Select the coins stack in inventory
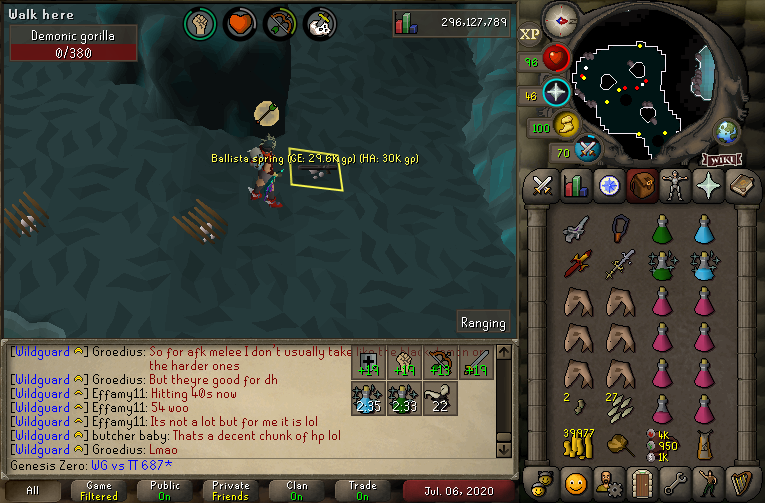 (x=576, y=440)
